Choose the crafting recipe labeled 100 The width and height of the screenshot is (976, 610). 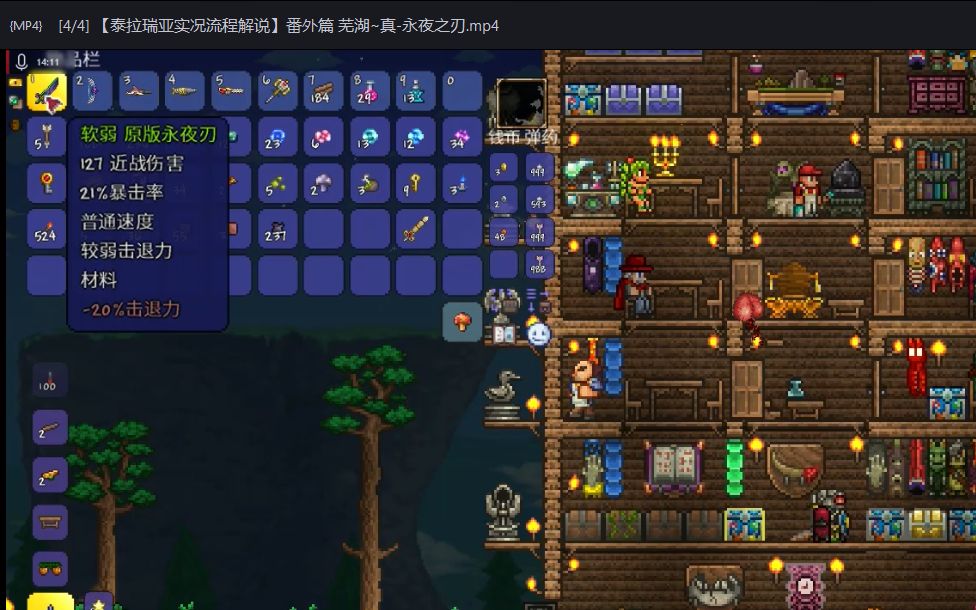[50, 380]
